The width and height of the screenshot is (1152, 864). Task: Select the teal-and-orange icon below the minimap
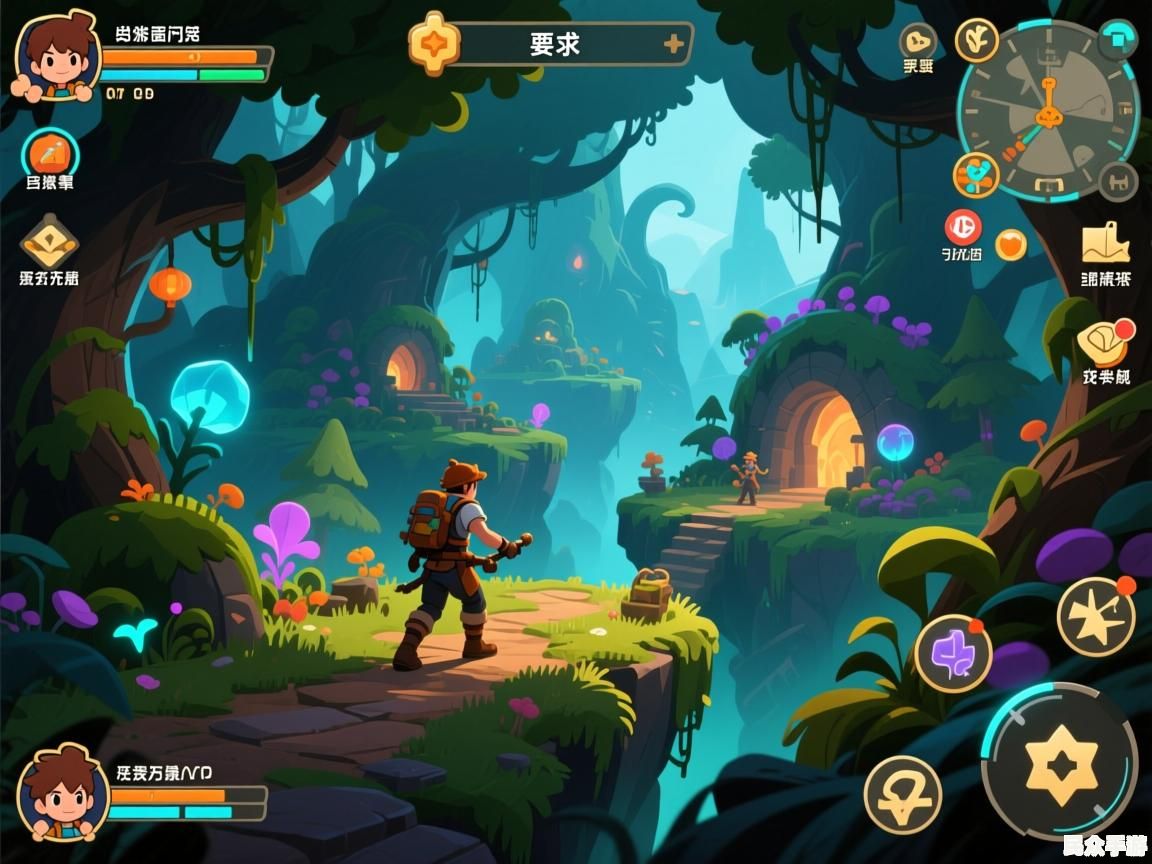click(976, 175)
